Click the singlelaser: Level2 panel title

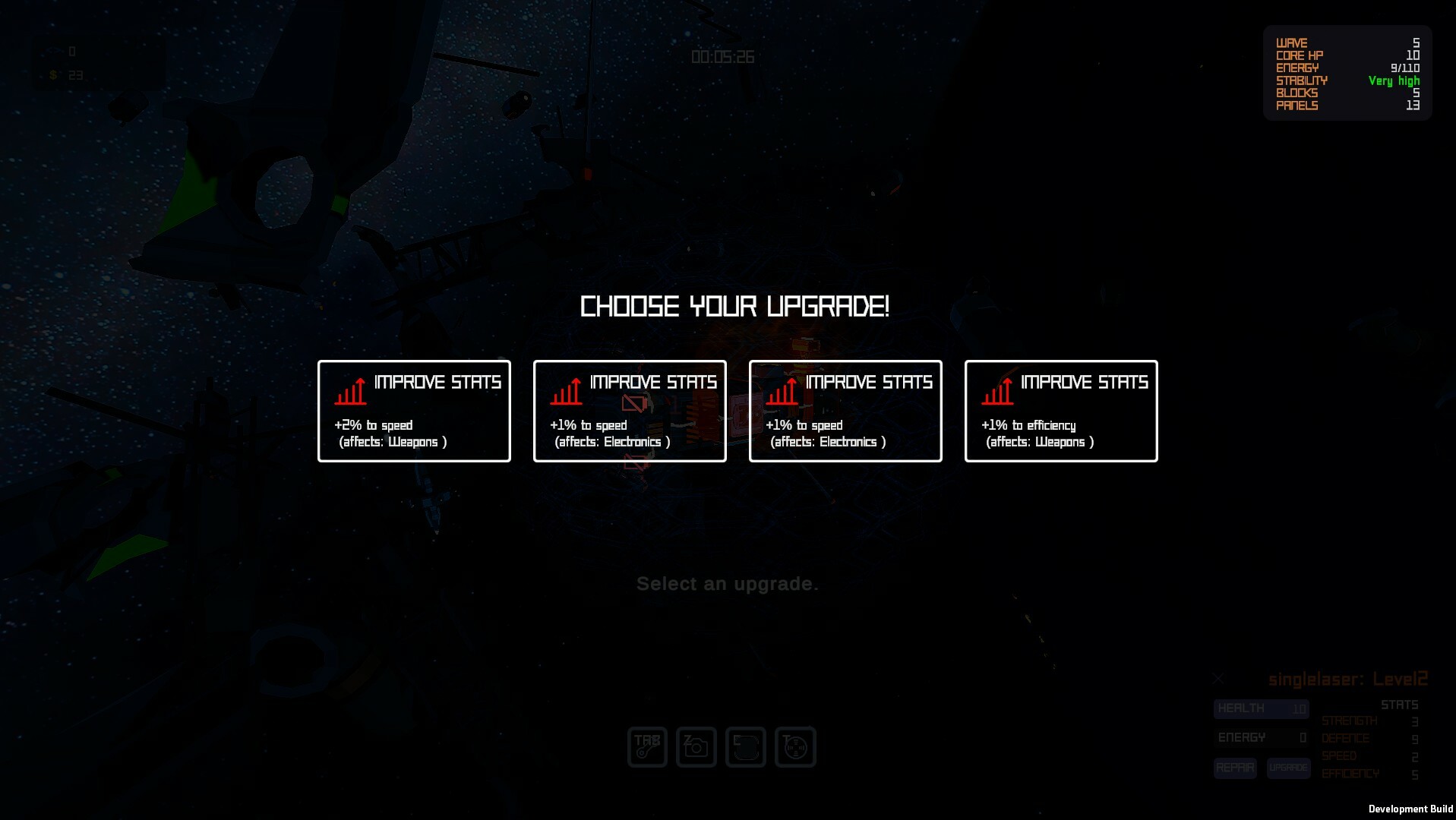point(1348,678)
